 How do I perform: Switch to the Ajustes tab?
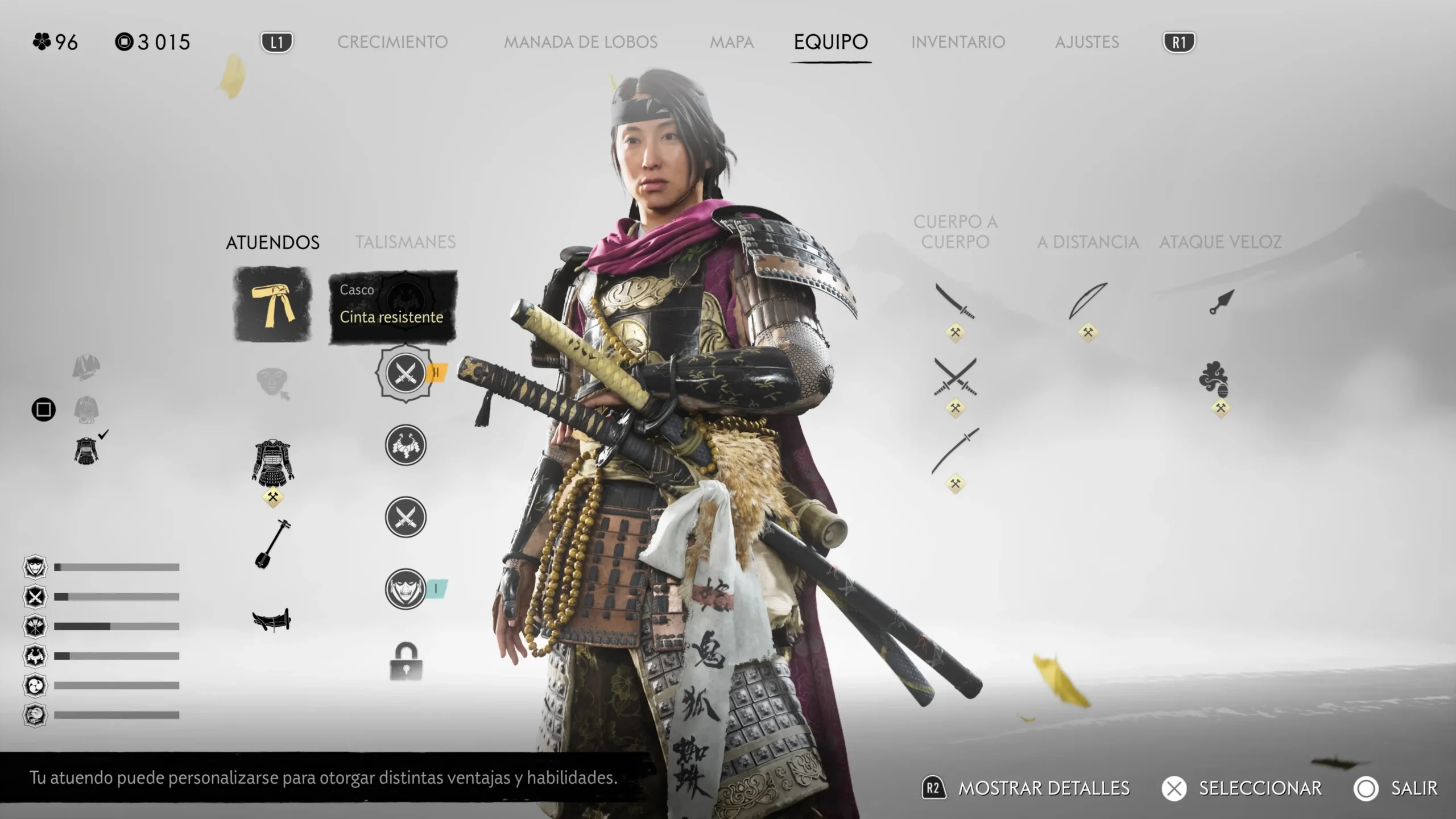coord(1087,42)
